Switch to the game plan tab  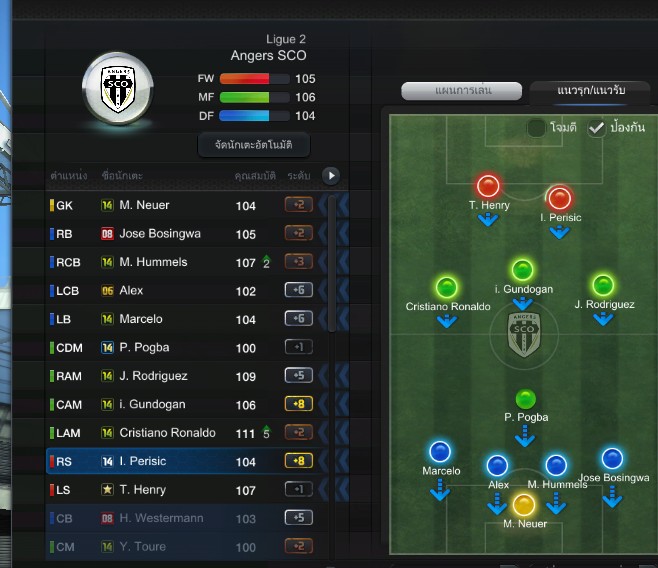point(464,91)
